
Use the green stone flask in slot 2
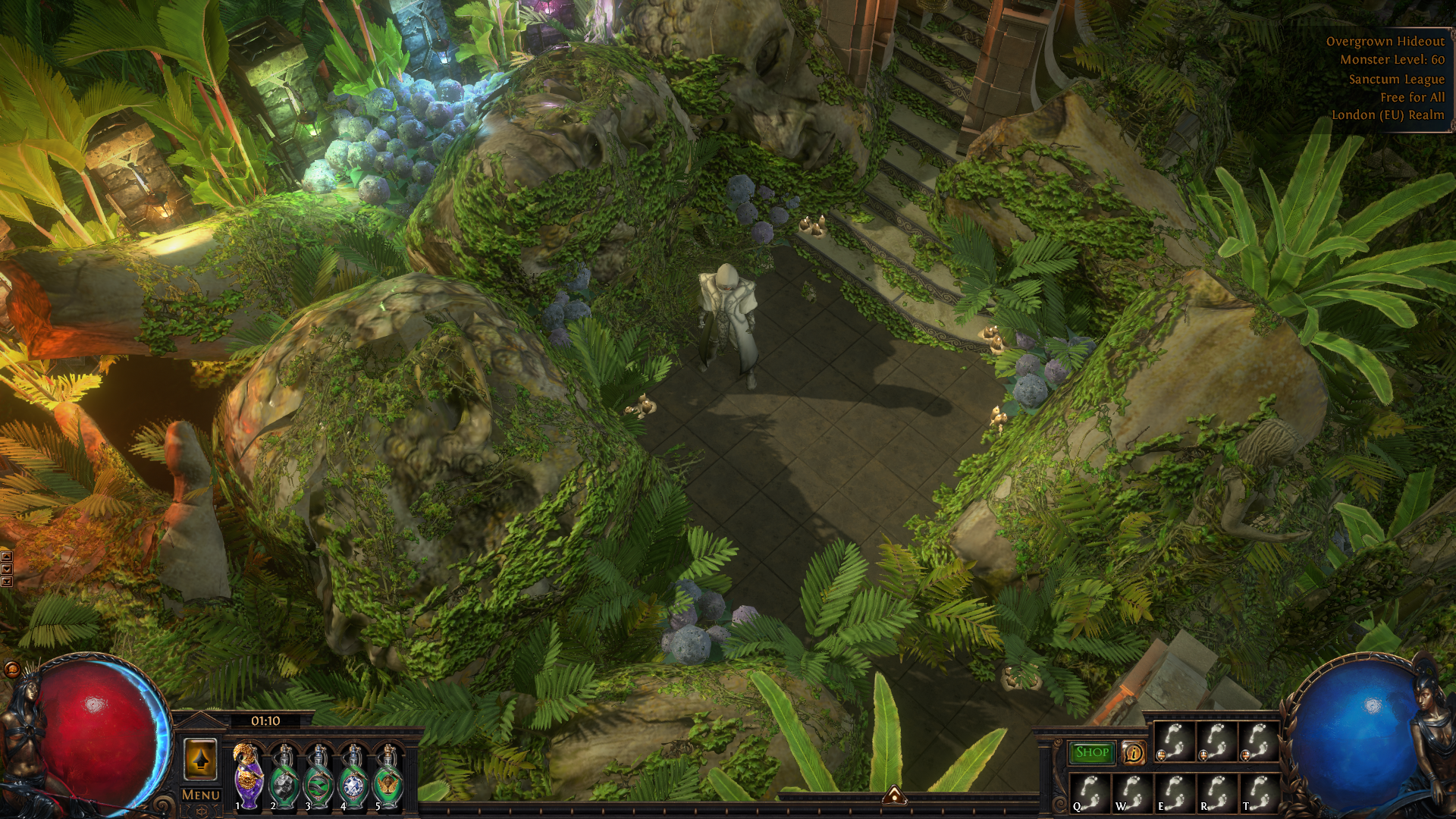pos(284,777)
